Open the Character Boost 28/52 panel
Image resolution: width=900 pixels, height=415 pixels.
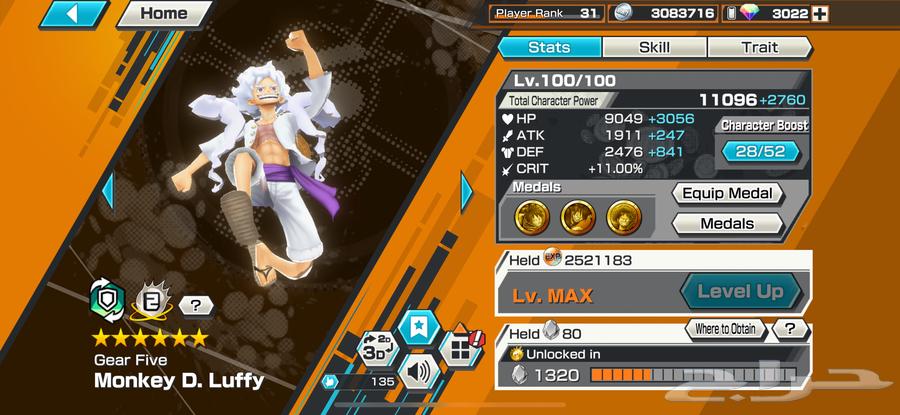761,151
